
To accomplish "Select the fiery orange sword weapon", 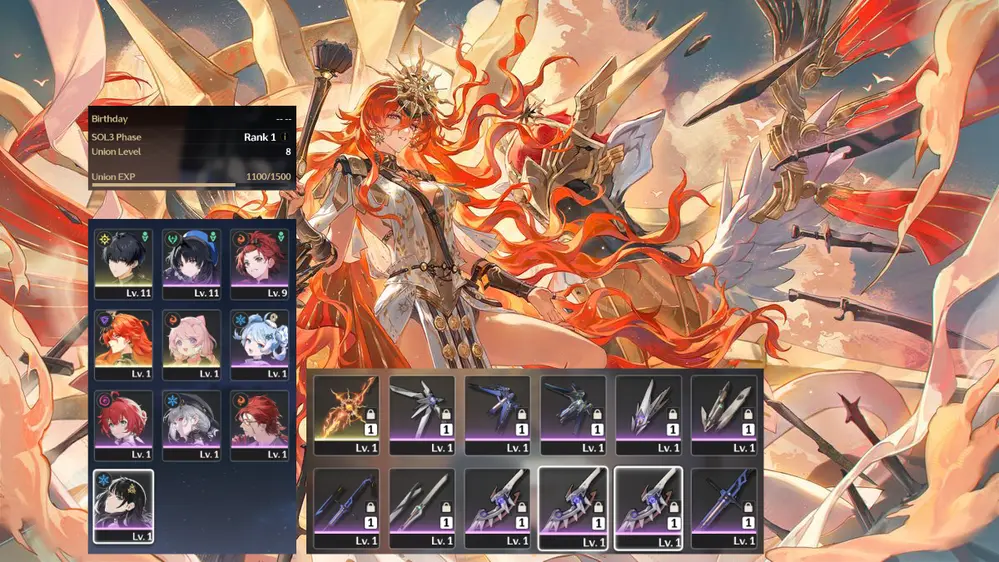I will pos(346,408).
